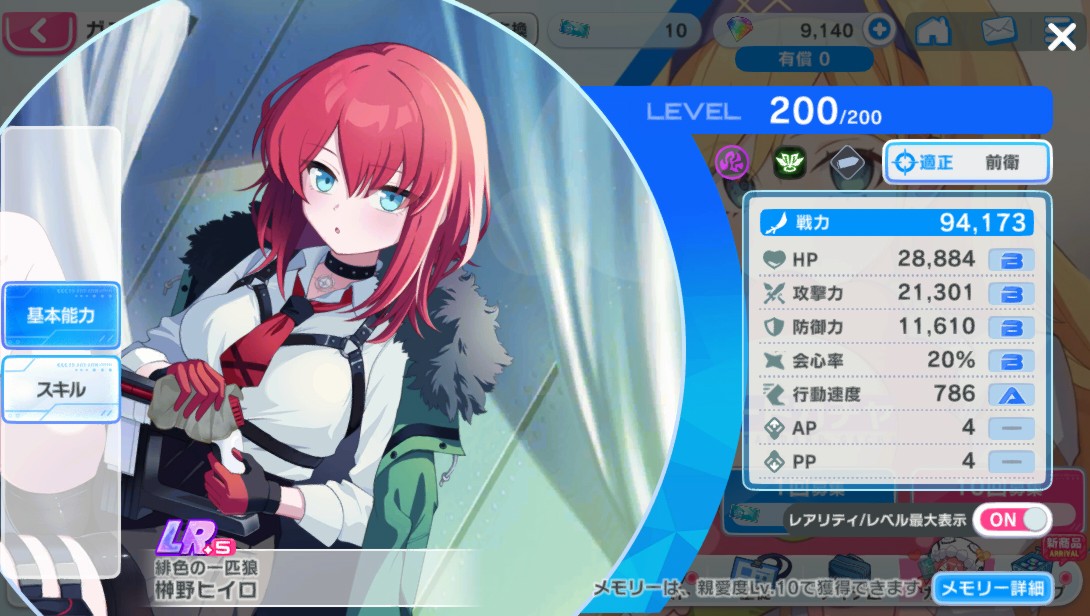Screen dimensions: 1090x616
Task: Click the 適正 前衛 aptitude button
Action: coord(967,162)
